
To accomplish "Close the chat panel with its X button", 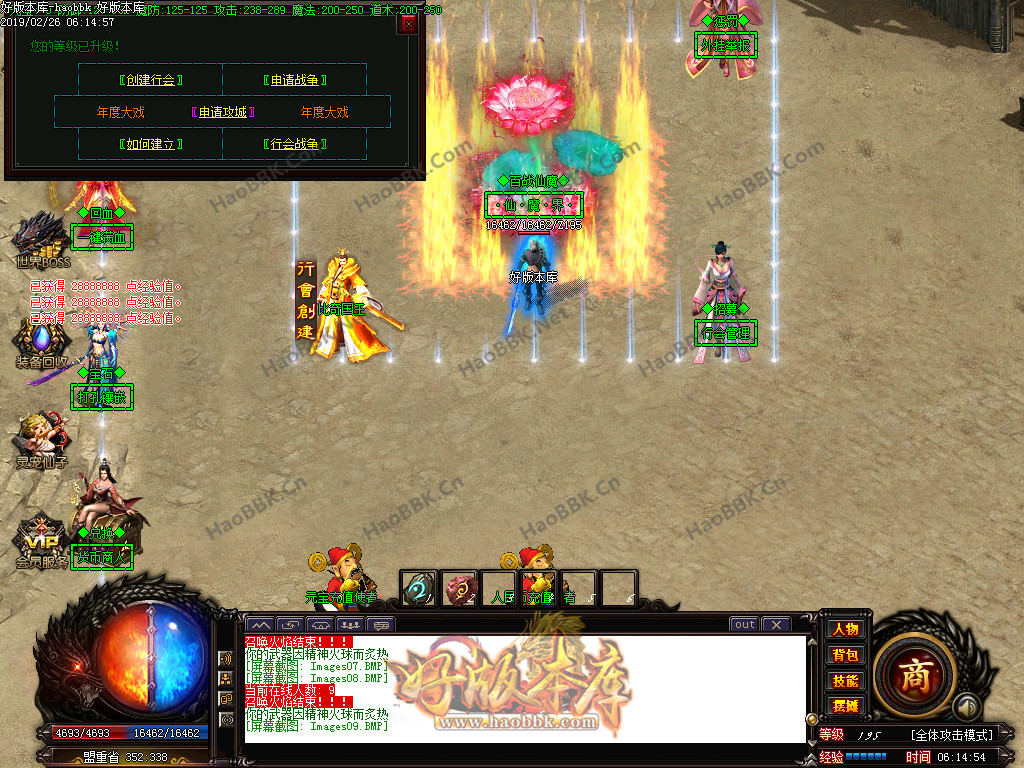I will (x=776, y=624).
